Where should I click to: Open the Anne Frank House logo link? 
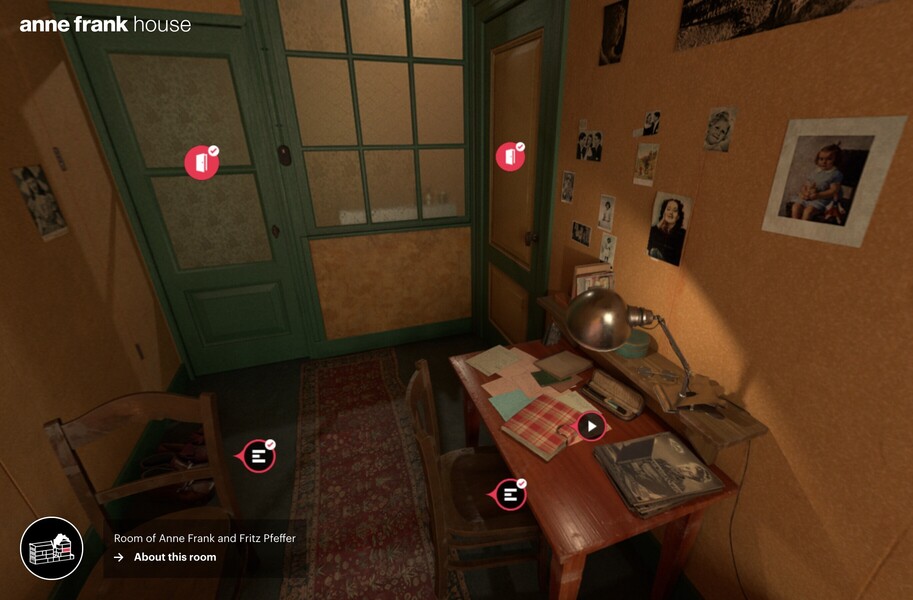pos(105,24)
